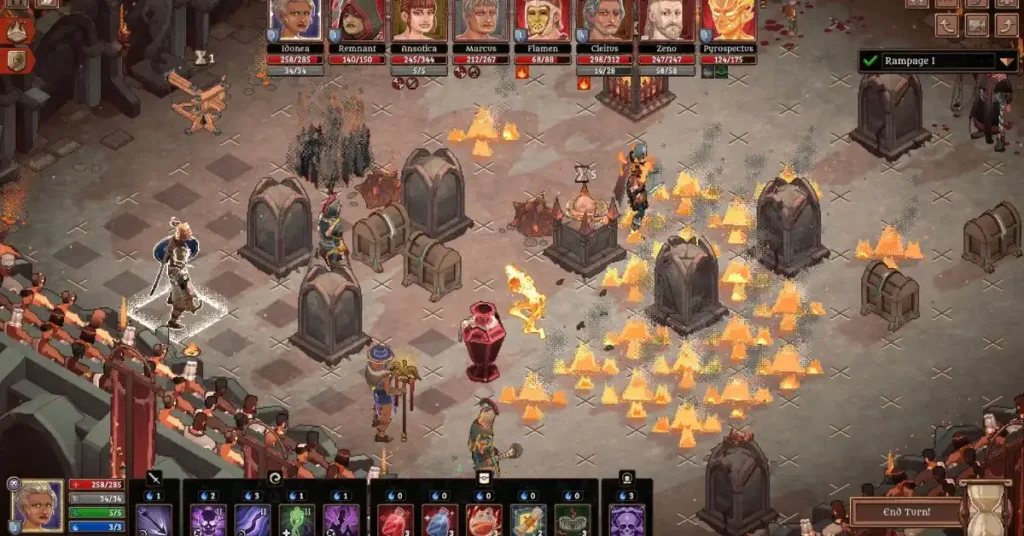This screenshot has height=536, width=1024.
Task: Use the blue potion item
Action: (x=440, y=520)
